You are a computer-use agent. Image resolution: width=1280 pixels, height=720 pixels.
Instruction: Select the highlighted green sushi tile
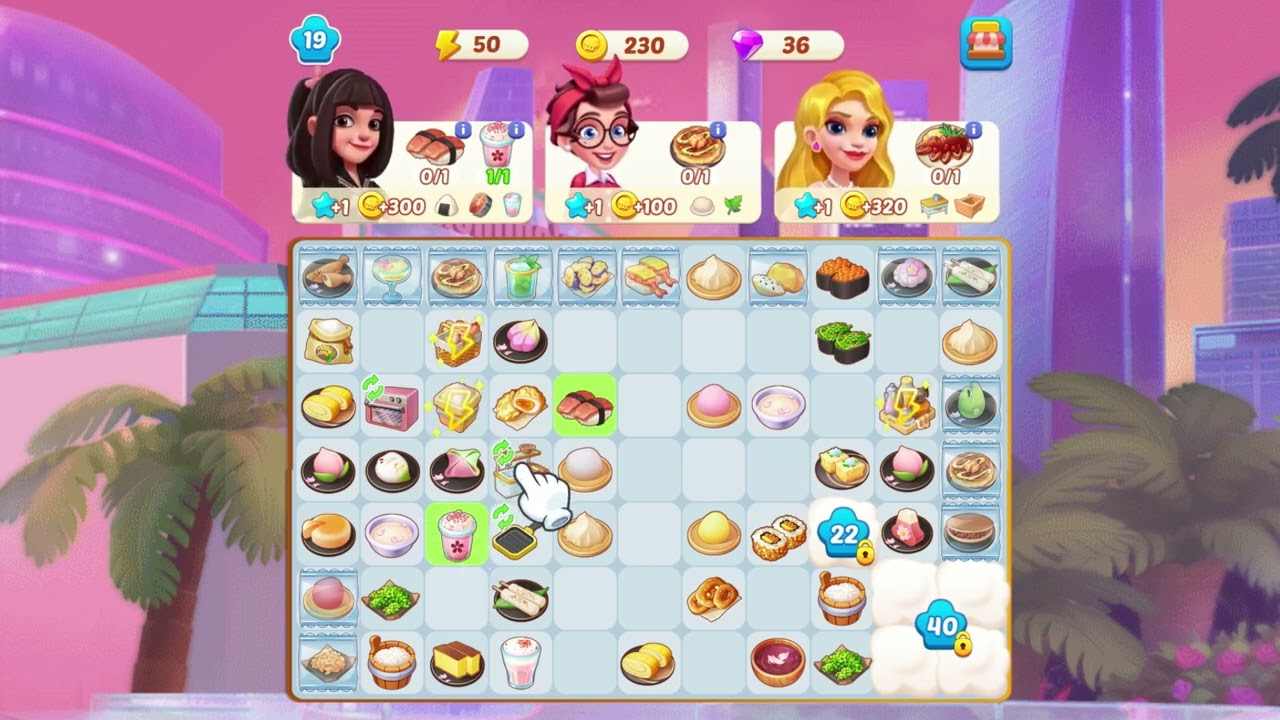click(x=585, y=404)
